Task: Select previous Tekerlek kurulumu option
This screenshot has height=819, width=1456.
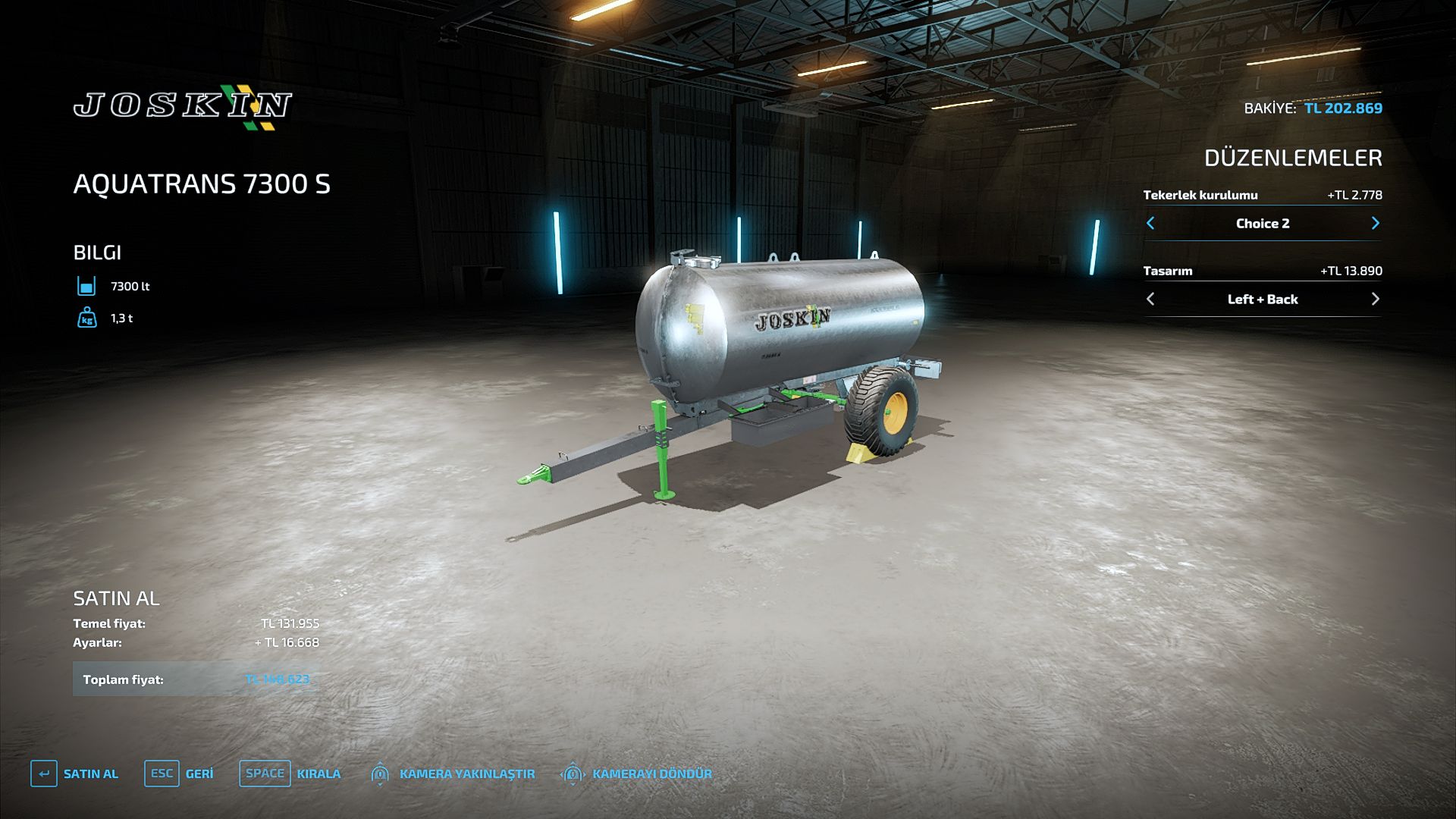Action: coord(1150,223)
